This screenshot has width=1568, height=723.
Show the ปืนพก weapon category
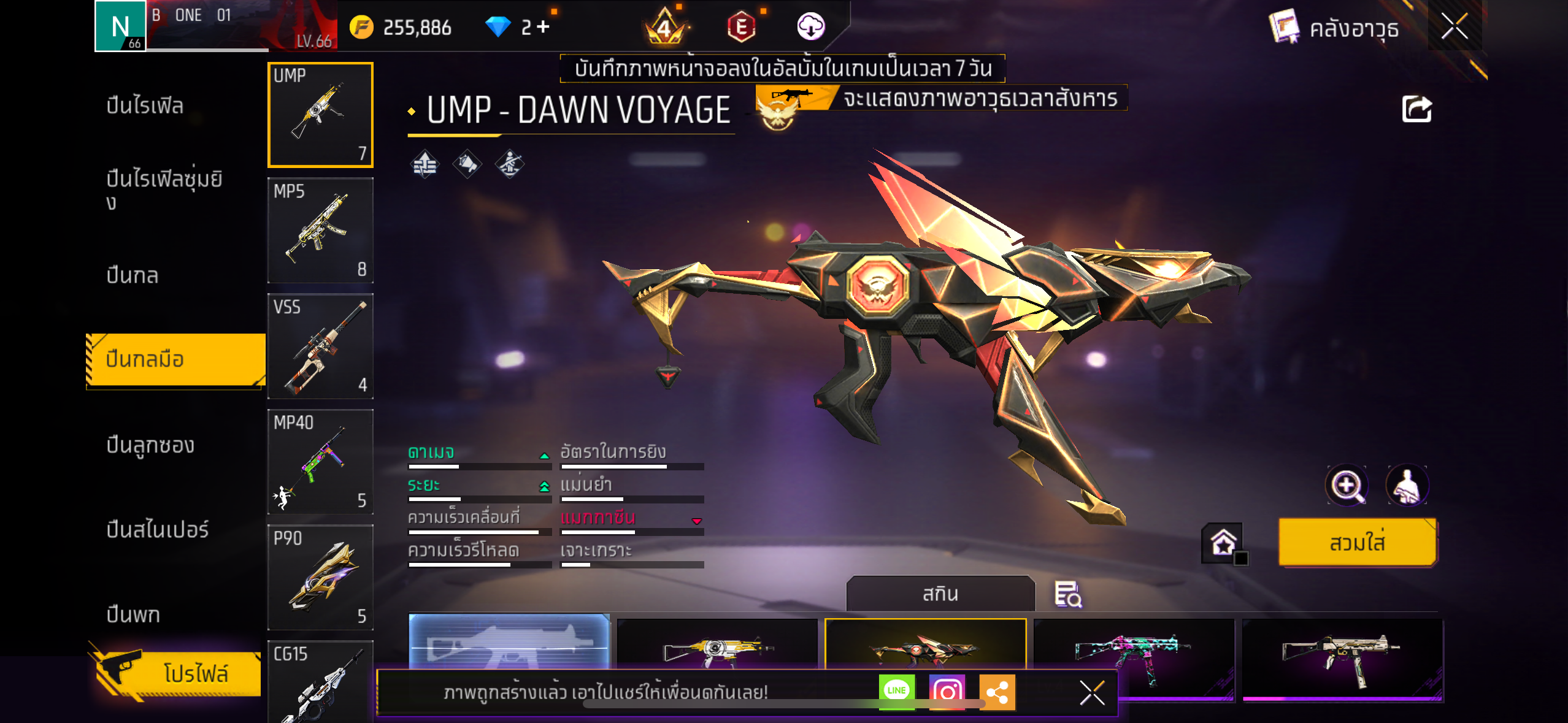133,614
